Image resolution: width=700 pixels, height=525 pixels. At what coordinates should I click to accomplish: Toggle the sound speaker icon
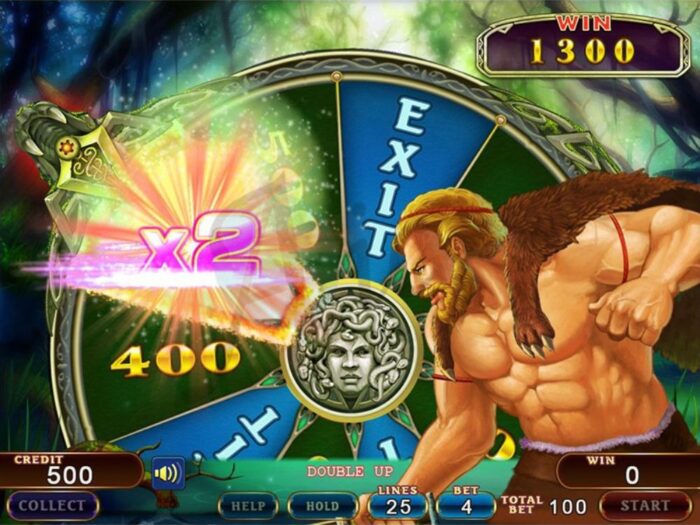click(168, 472)
